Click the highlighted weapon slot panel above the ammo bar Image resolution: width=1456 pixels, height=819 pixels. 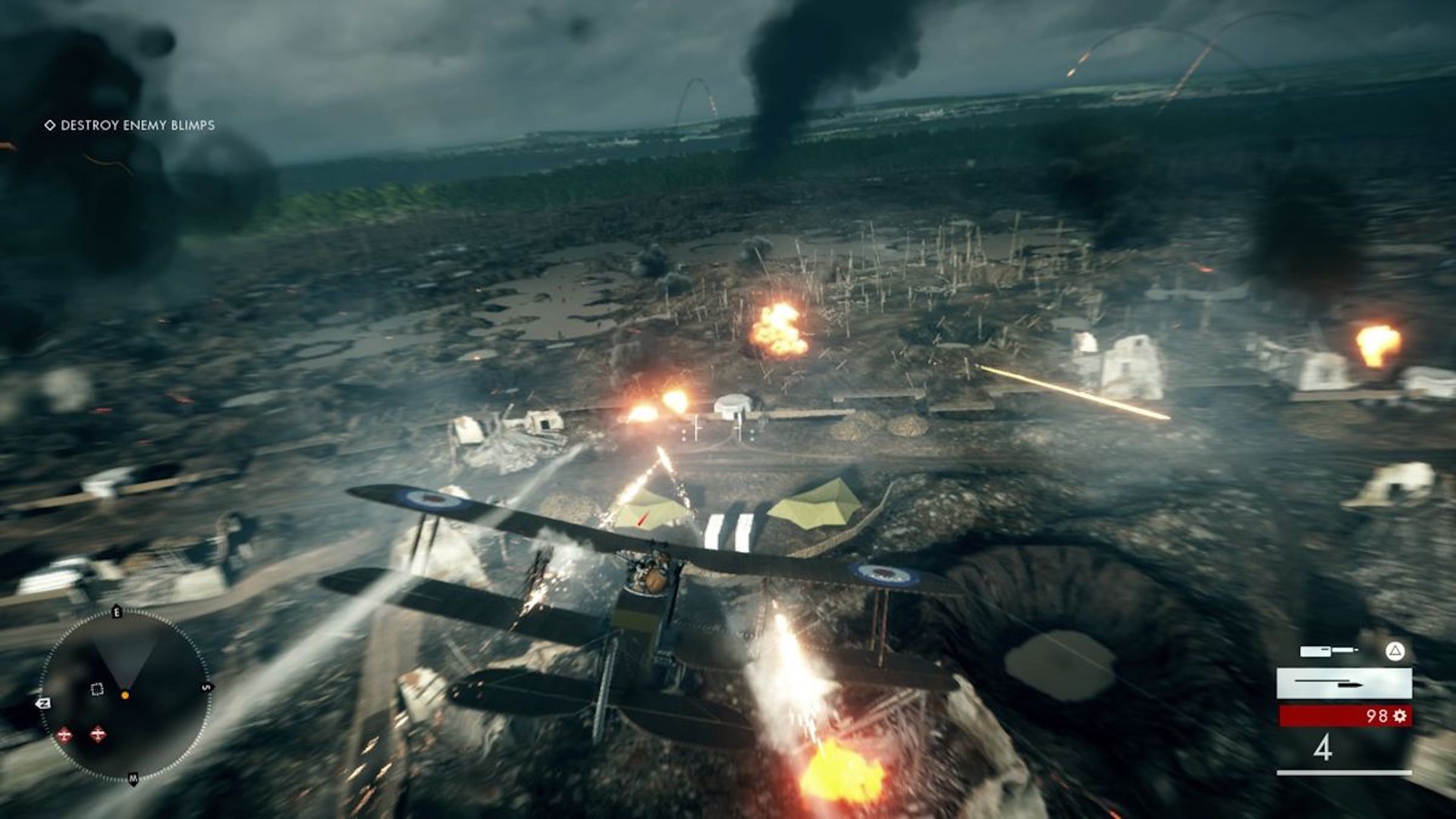1344,684
